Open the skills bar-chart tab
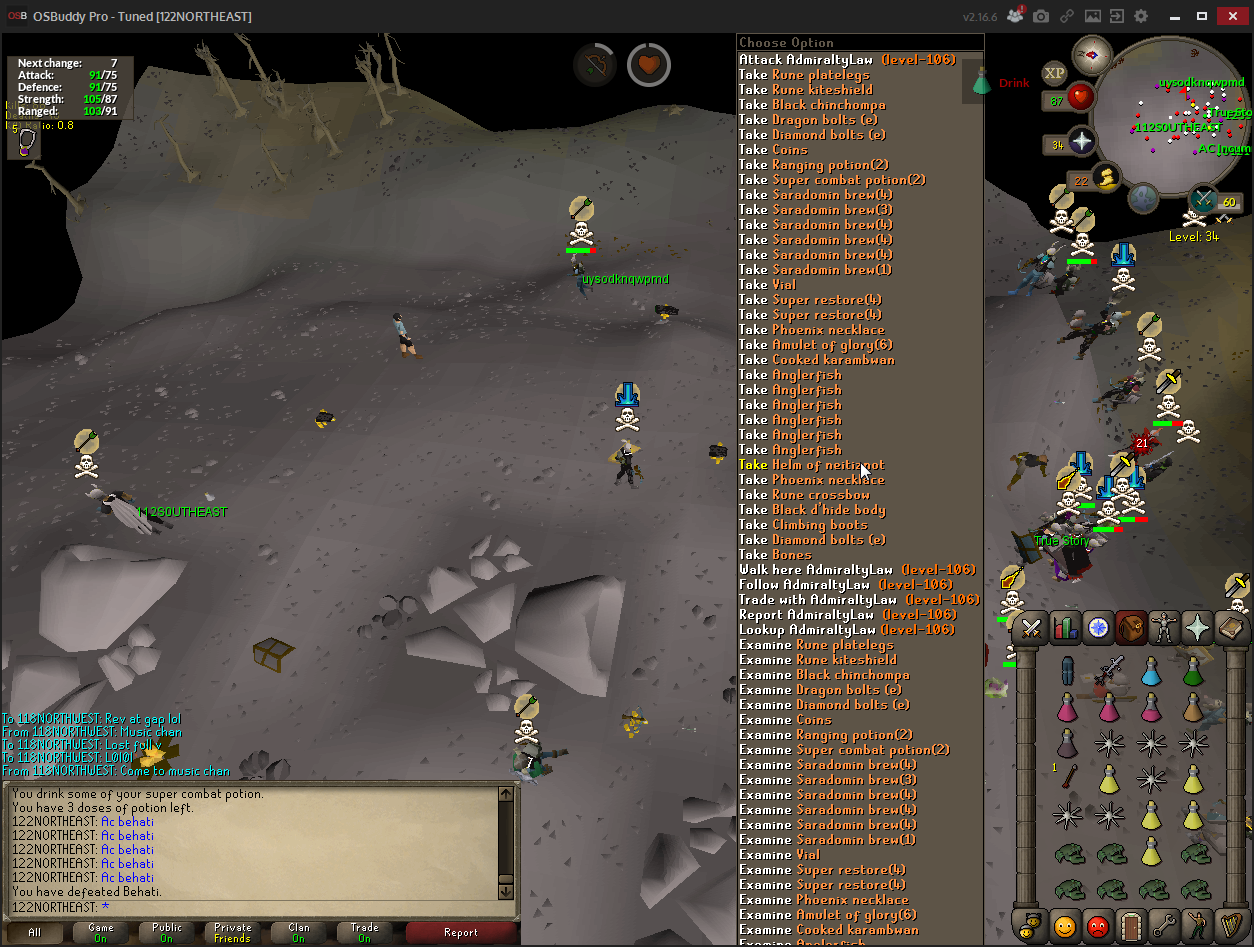Image resolution: width=1254 pixels, height=947 pixels. (x=1064, y=628)
